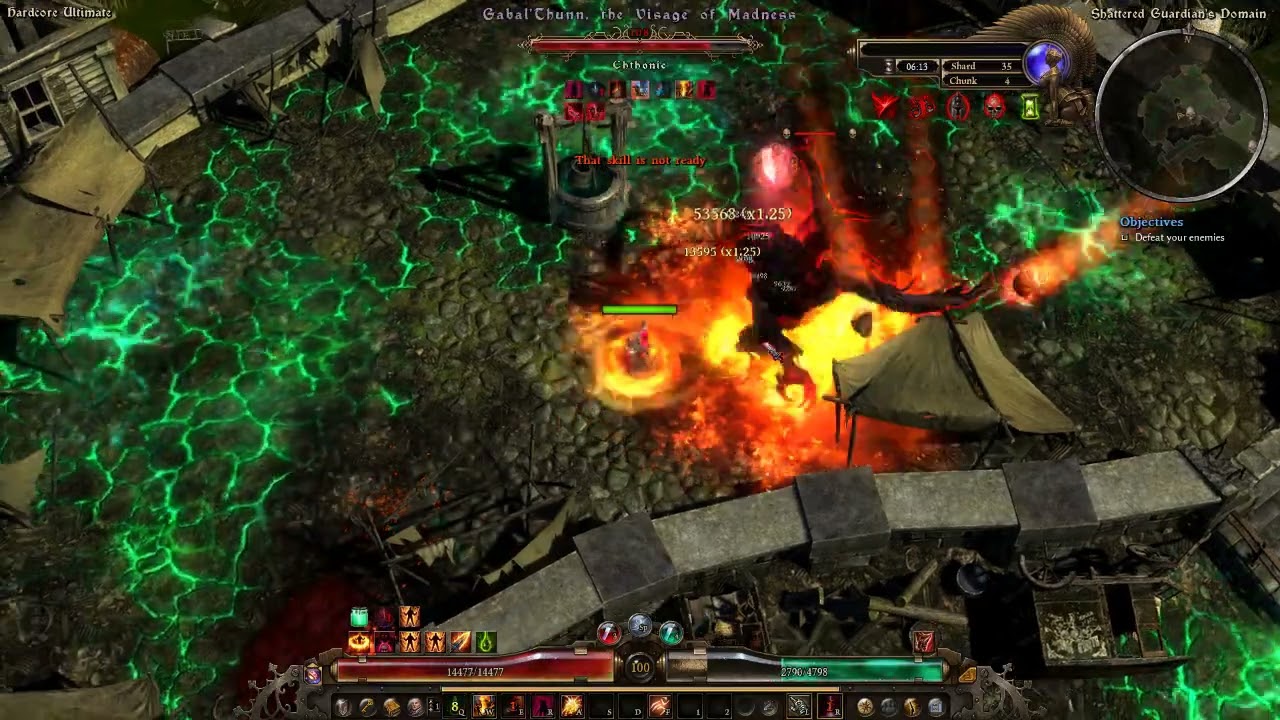Select the left mouse button skill slot
1280x720 pixels.
tap(798, 707)
